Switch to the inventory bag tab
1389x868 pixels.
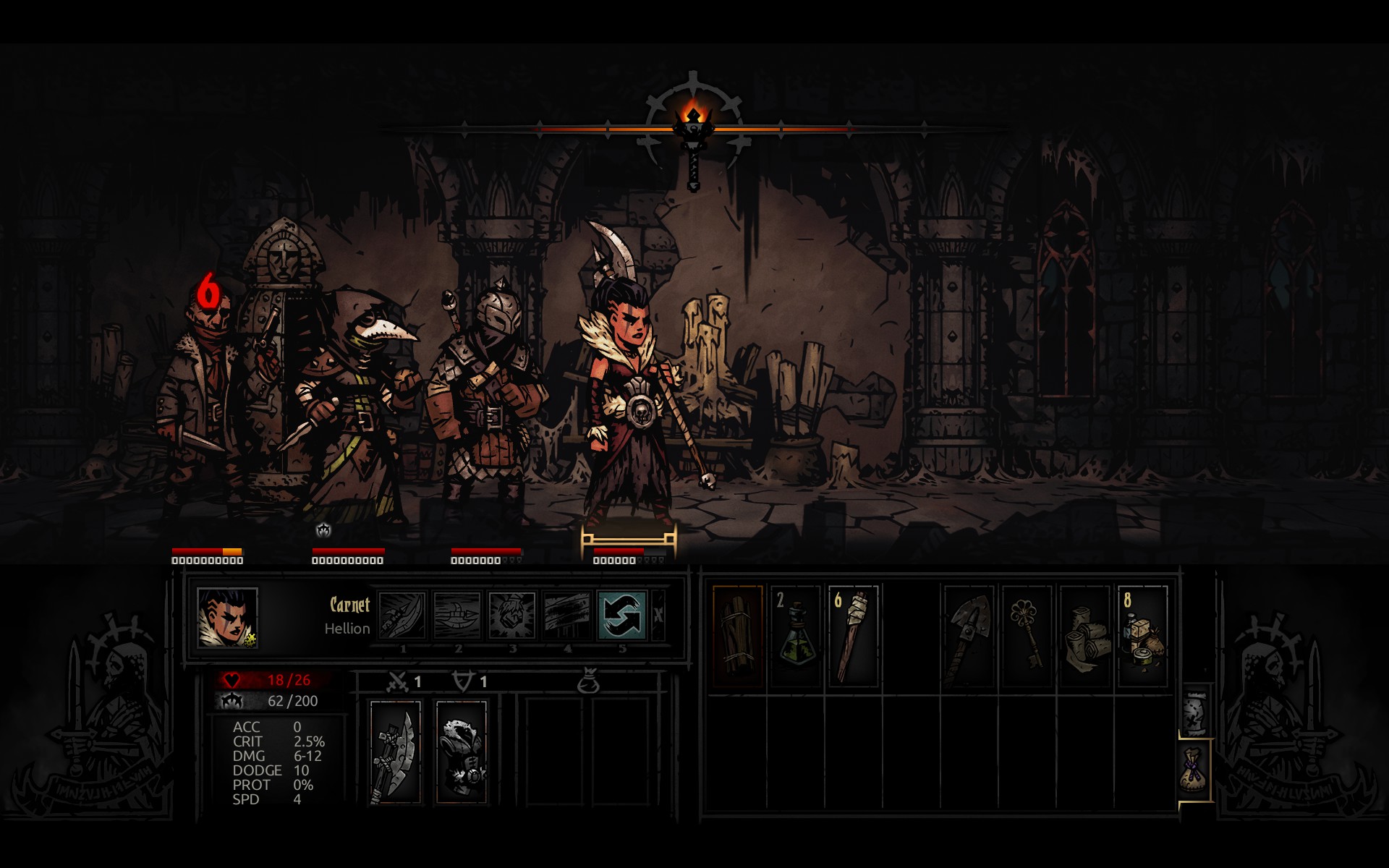[x=1194, y=770]
